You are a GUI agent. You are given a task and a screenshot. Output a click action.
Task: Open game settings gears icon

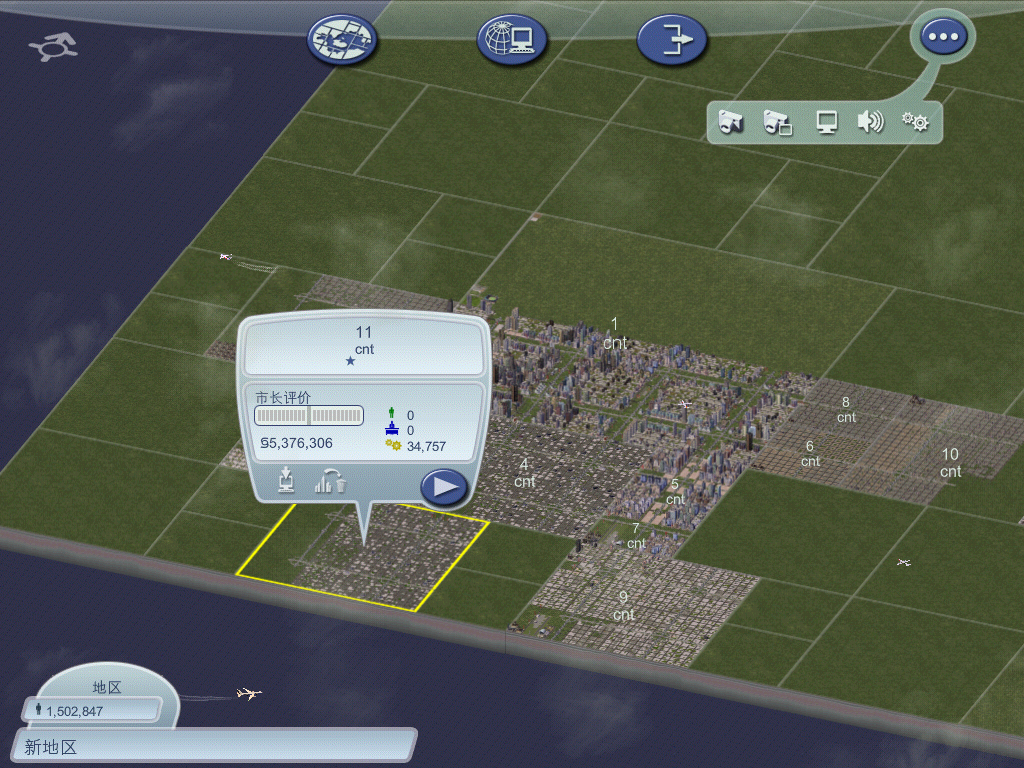[915, 122]
